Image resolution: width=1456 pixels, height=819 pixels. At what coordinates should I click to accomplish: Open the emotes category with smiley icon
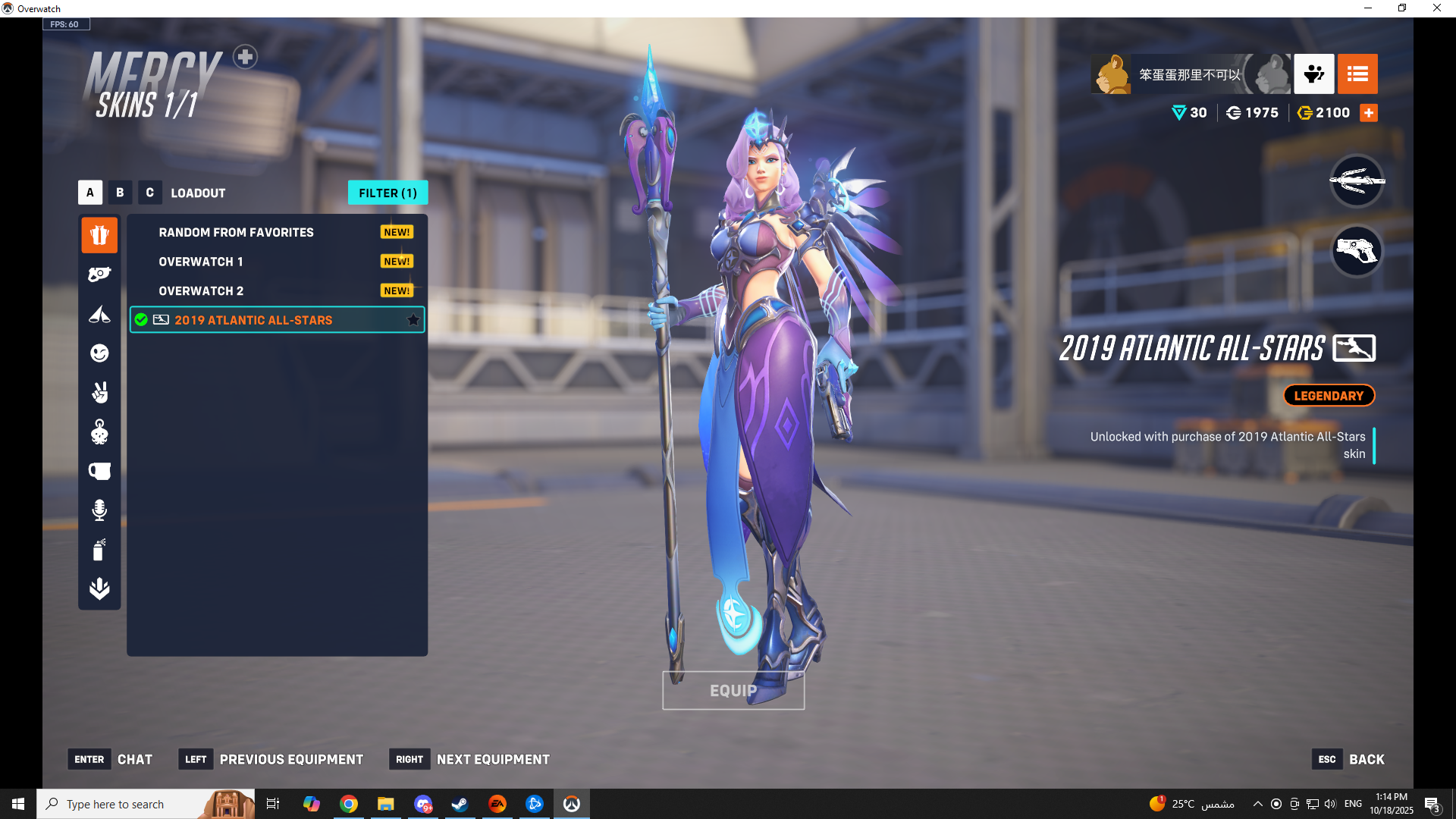pyautogui.click(x=99, y=353)
